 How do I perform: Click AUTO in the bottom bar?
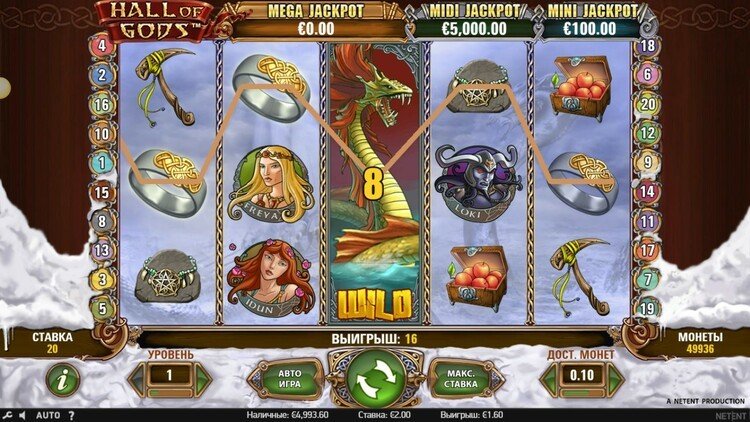48,414
